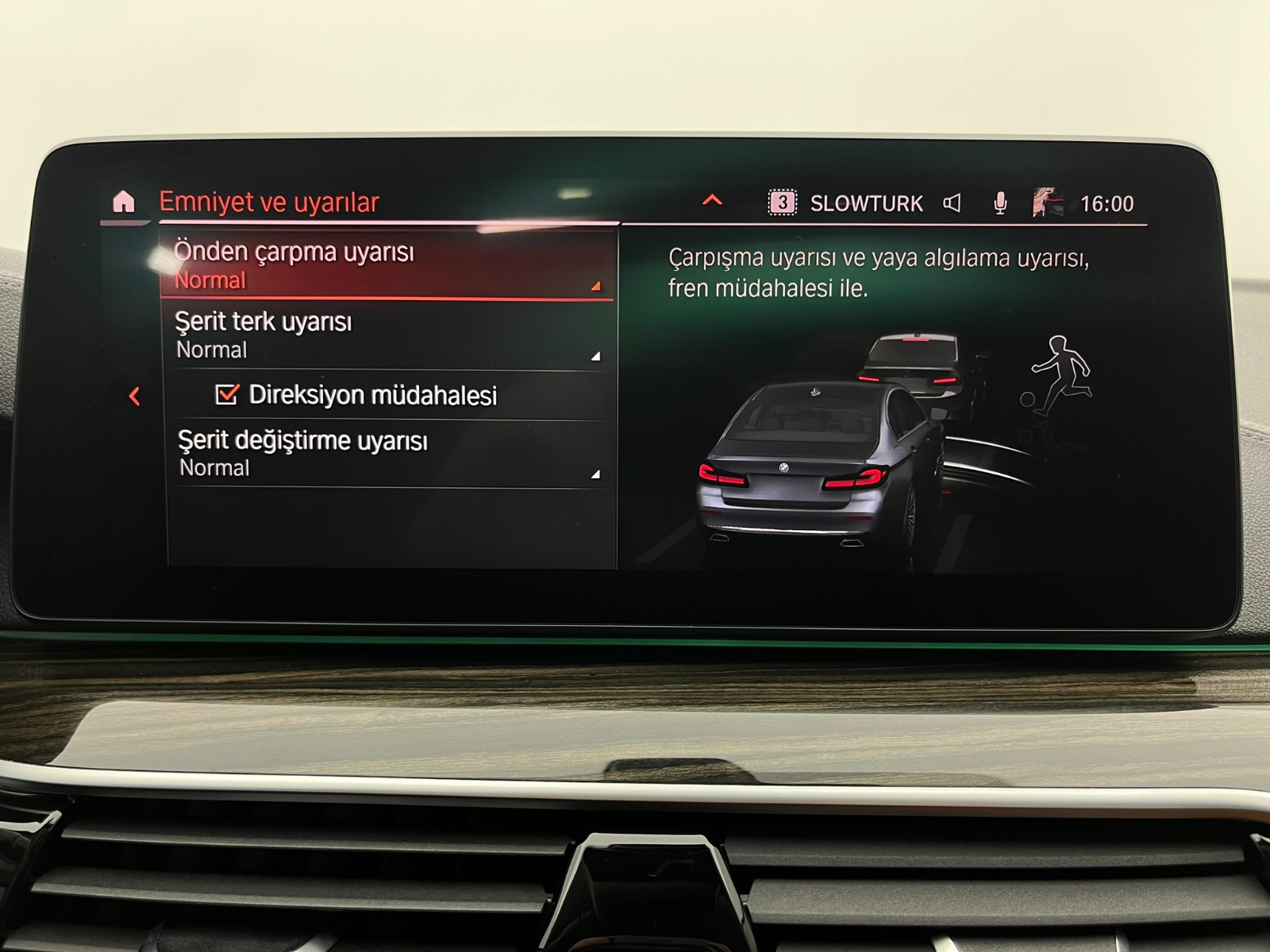The width and height of the screenshot is (1270, 952).
Task: Mute the sound using the speaker icon
Action: 952,202
